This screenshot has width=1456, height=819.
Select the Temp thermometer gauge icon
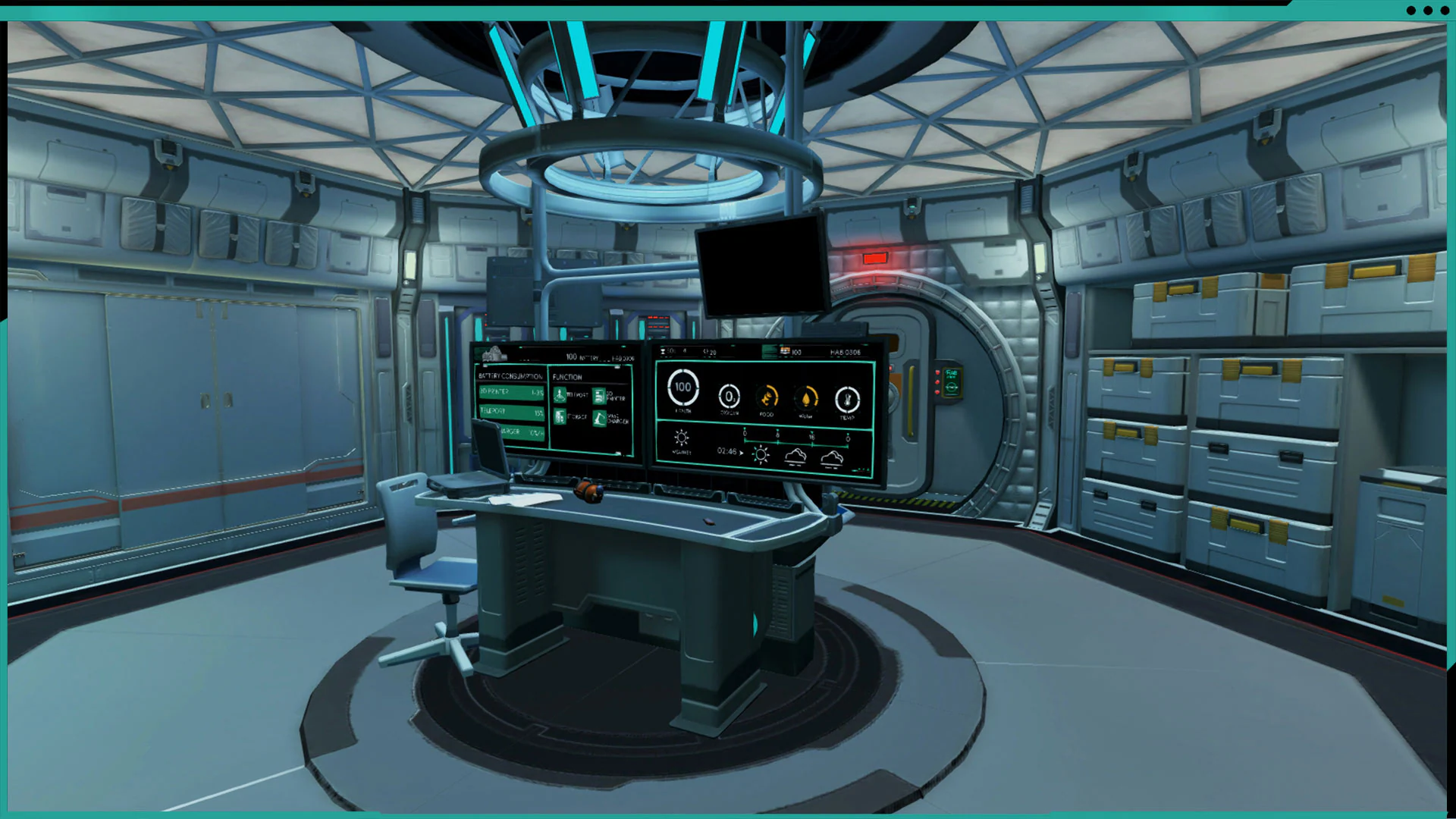(x=847, y=399)
